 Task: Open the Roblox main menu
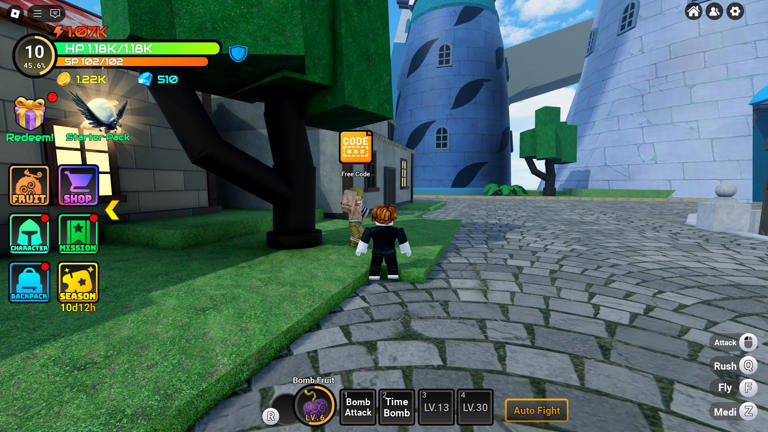[x=16, y=13]
